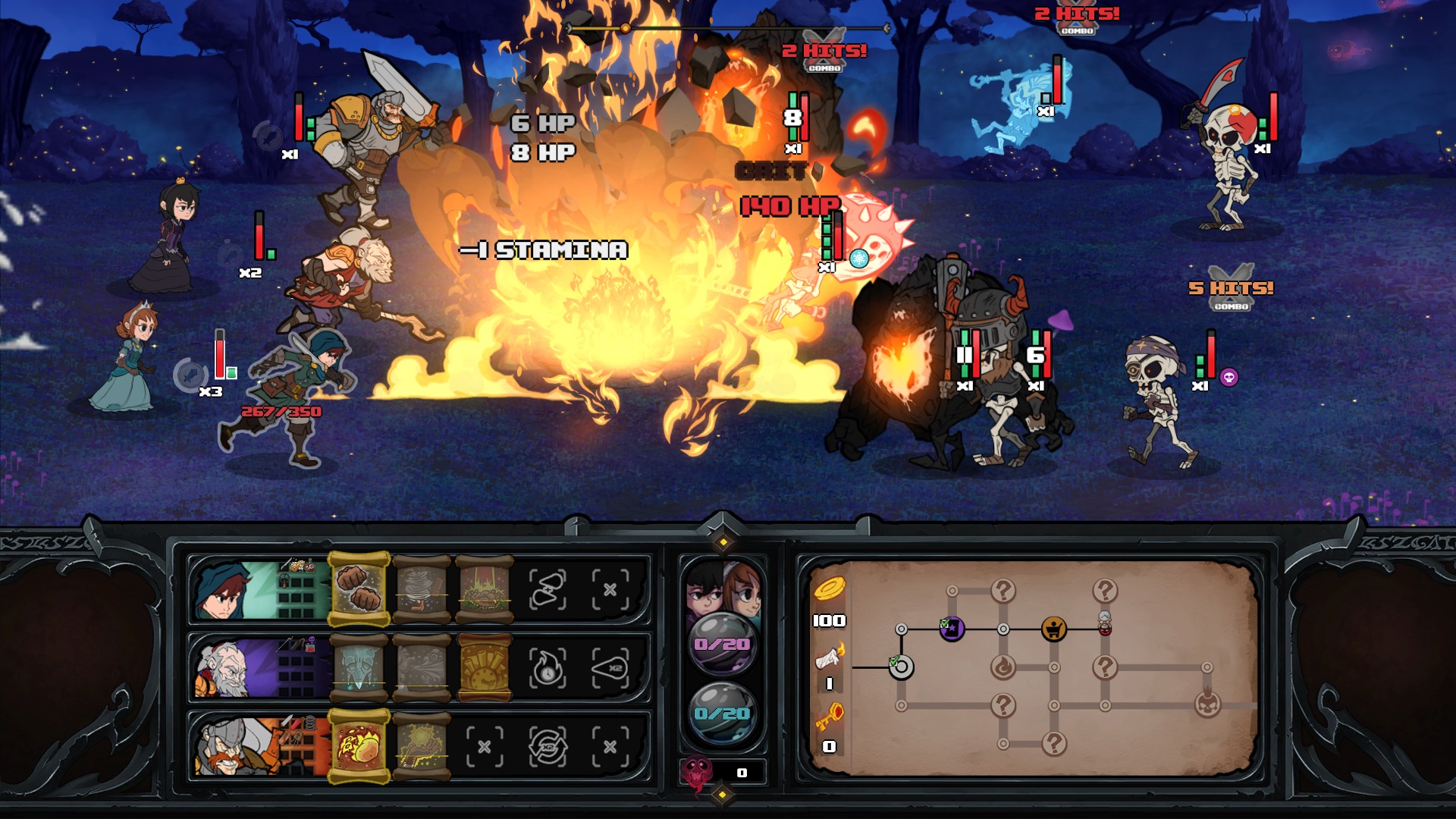
Task: Click the fire element node on the map
Action: tap(1002, 667)
